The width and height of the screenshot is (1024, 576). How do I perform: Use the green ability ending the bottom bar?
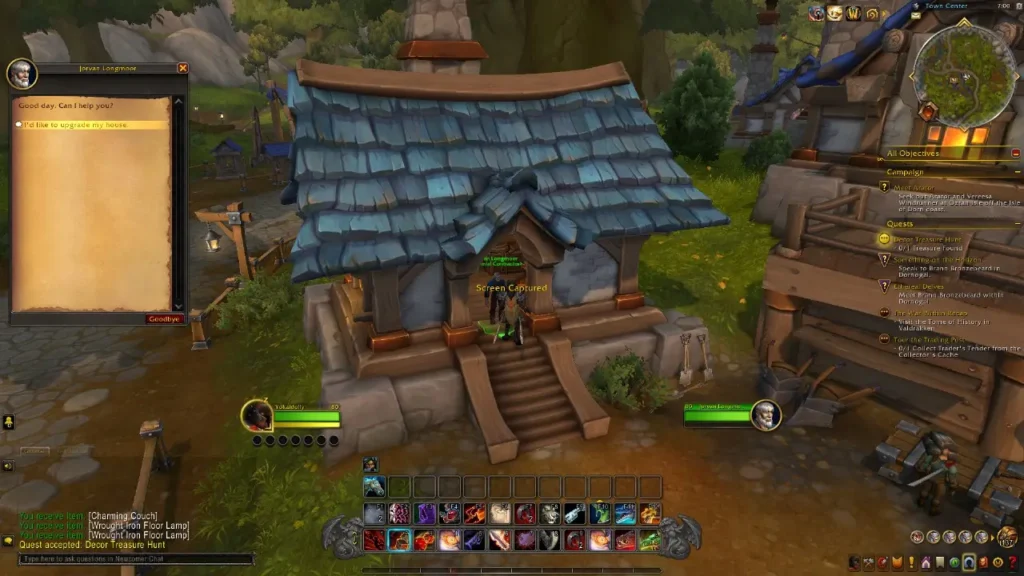coord(650,541)
